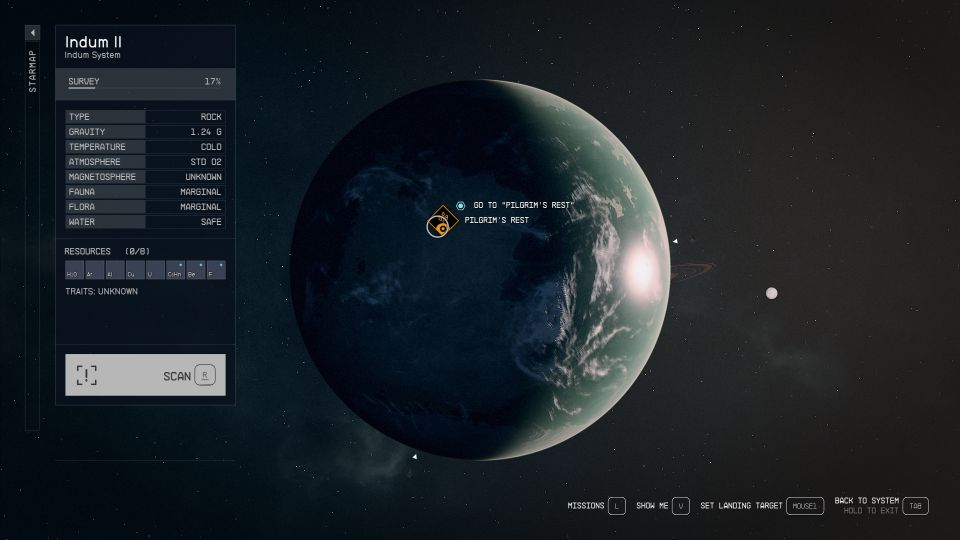The image size is (960, 540).
Task: Select the CxHn resource tile
Action: coord(175,270)
